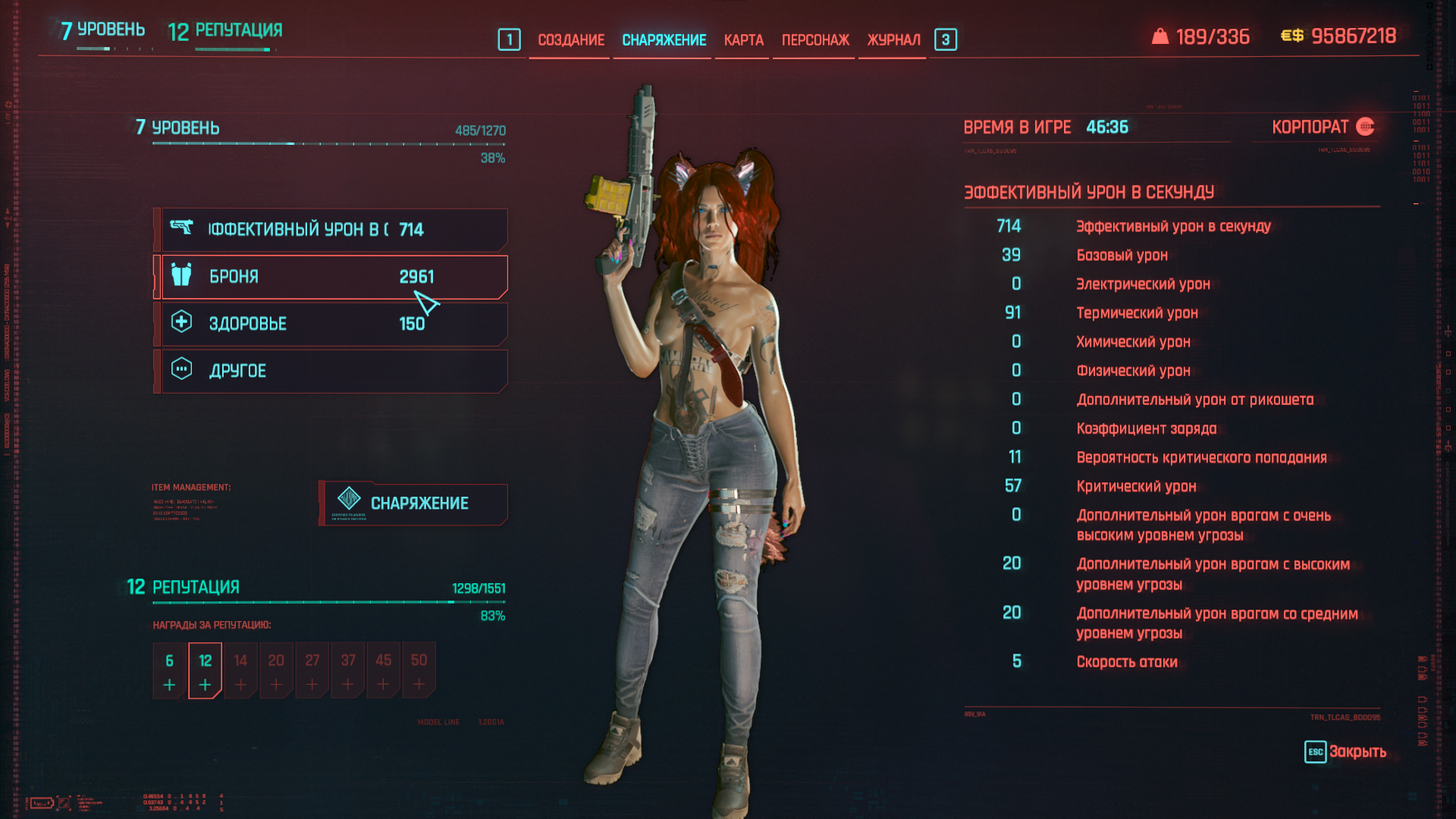Open the Карта map tab
Viewport: 1456px width, 819px height.
(743, 40)
